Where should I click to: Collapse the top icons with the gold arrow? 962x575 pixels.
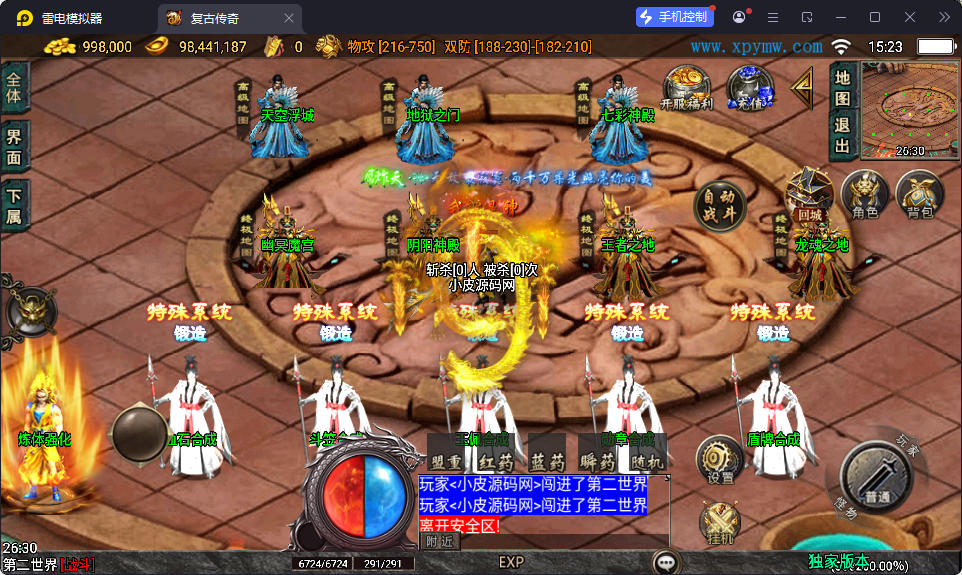click(802, 88)
